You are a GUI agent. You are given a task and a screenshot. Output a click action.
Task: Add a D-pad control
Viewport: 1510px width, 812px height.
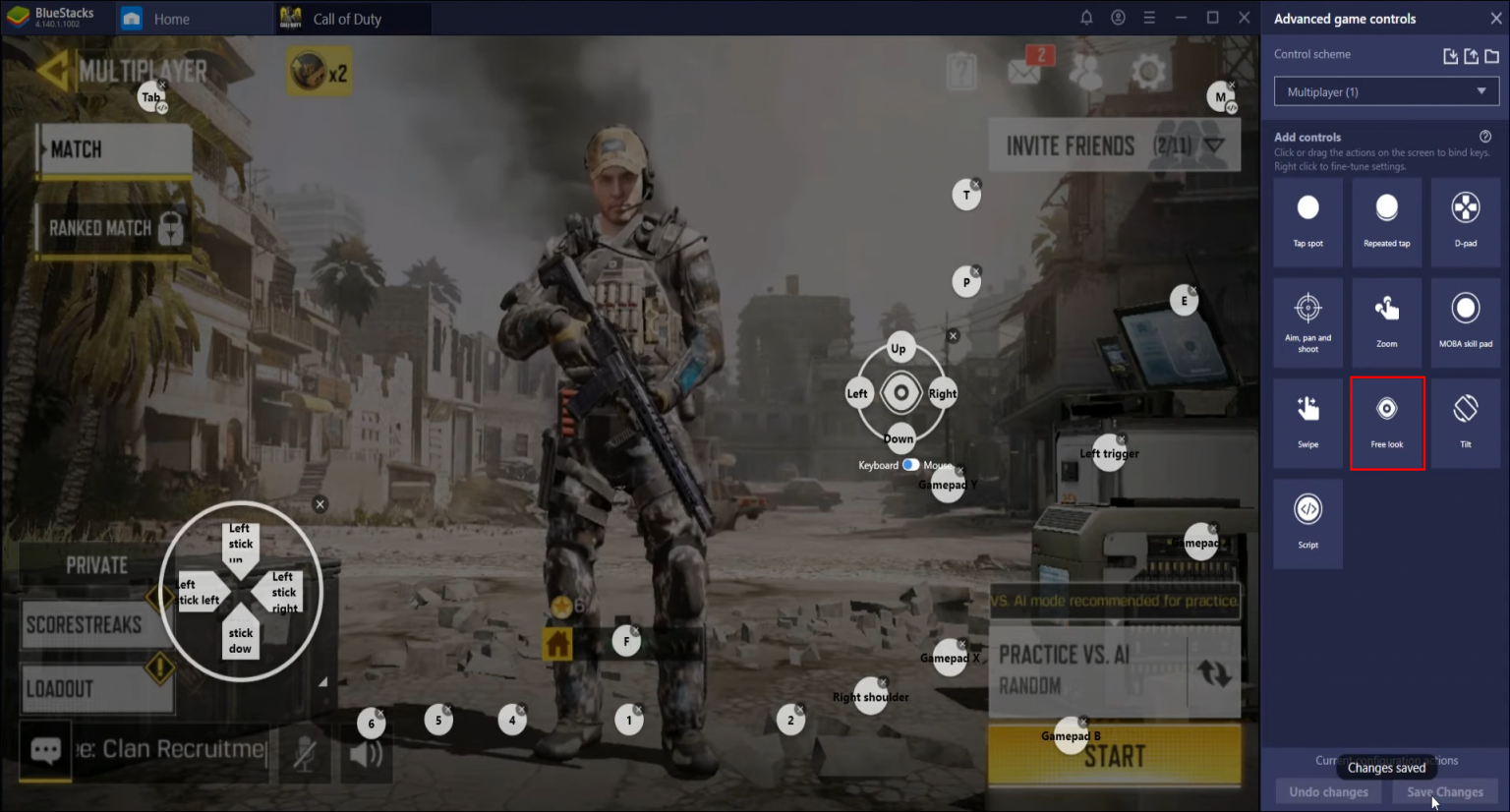(x=1465, y=221)
